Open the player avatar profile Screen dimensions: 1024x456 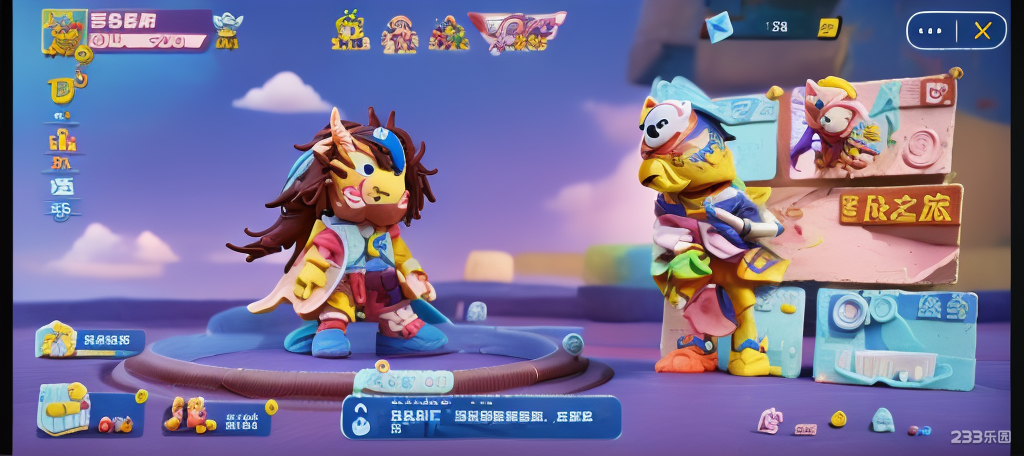coord(61,30)
